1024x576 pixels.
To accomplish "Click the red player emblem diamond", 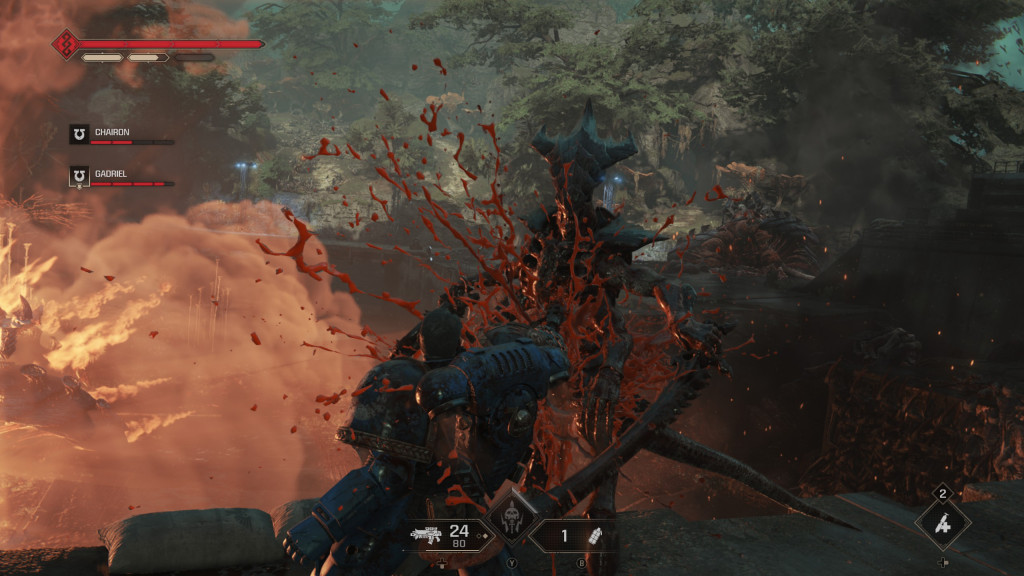I will (66, 44).
